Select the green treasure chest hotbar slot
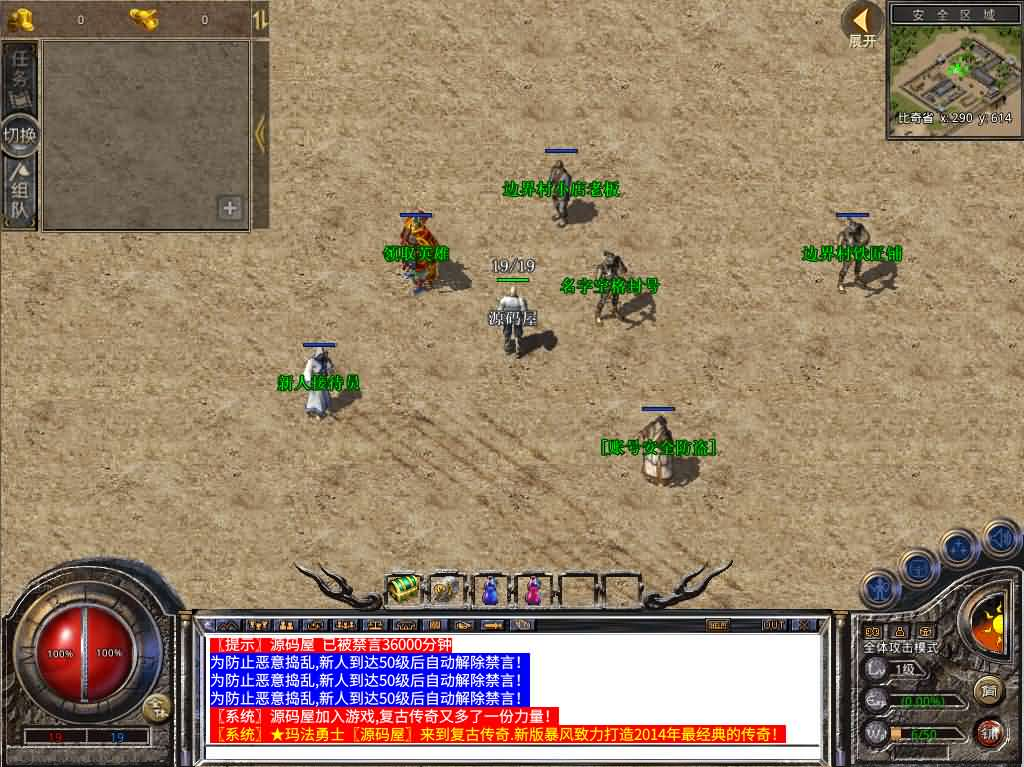1024x767 pixels. click(x=402, y=590)
